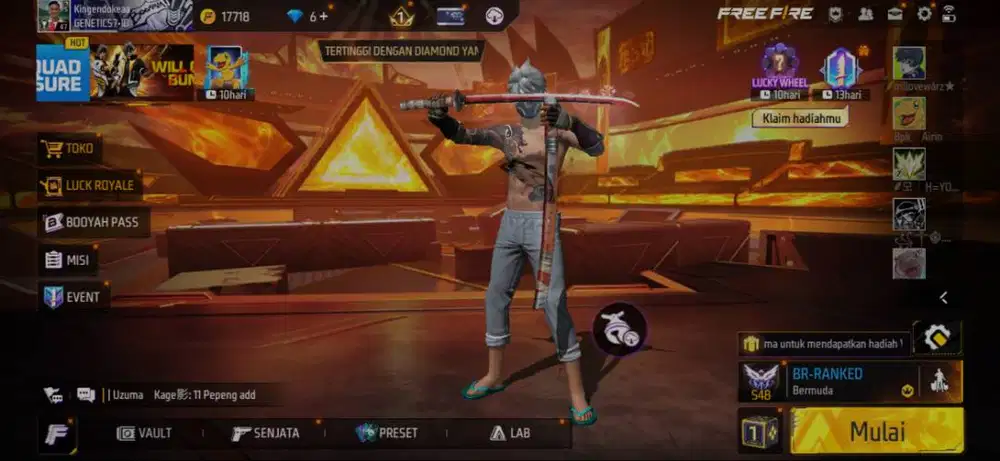The height and width of the screenshot is (461, 1000).
Task: Open the Booyah Pass menu
Action: (x=92, y=222)
